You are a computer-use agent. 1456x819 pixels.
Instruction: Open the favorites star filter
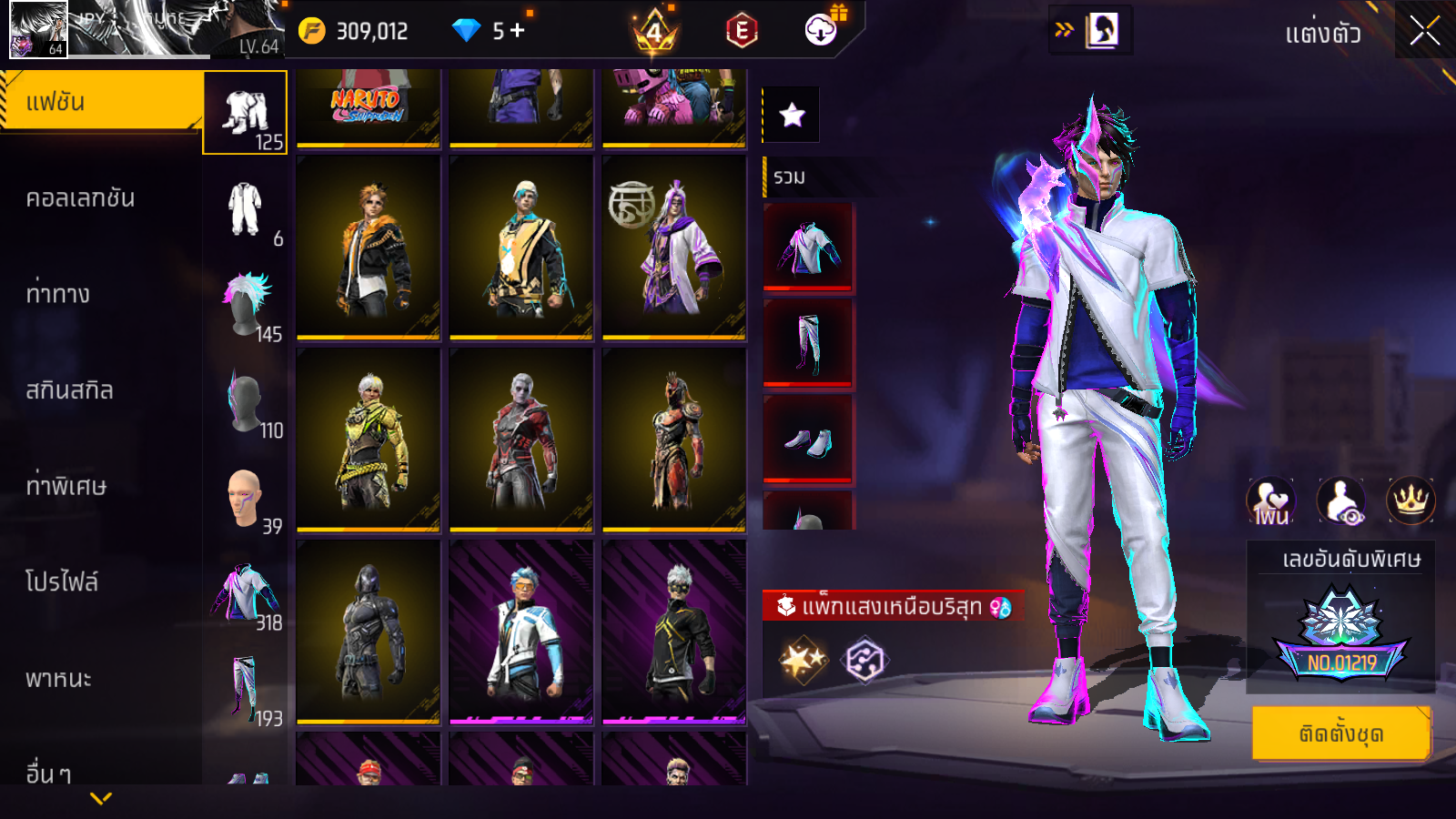tap(792, 115)
